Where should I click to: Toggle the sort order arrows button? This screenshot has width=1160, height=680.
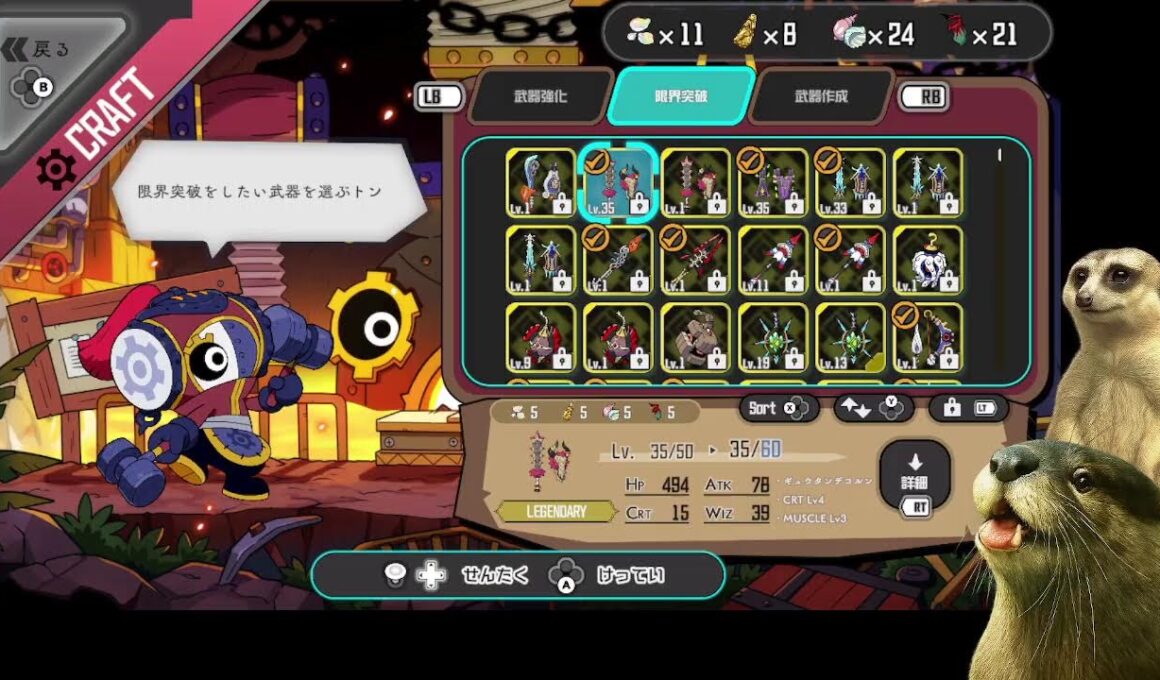tap(874, 408)
